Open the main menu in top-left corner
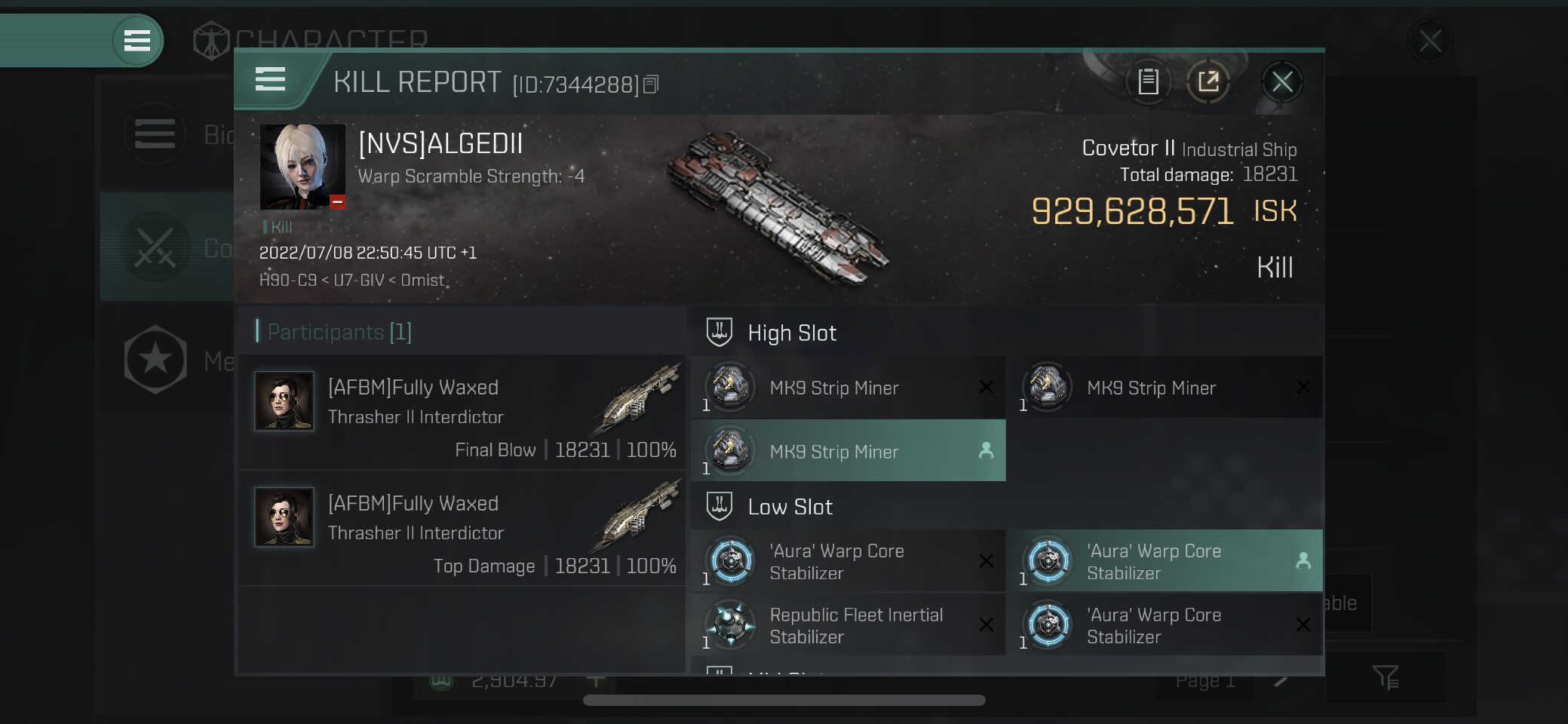Screen dimensions: 1568x724 [137, 40]
